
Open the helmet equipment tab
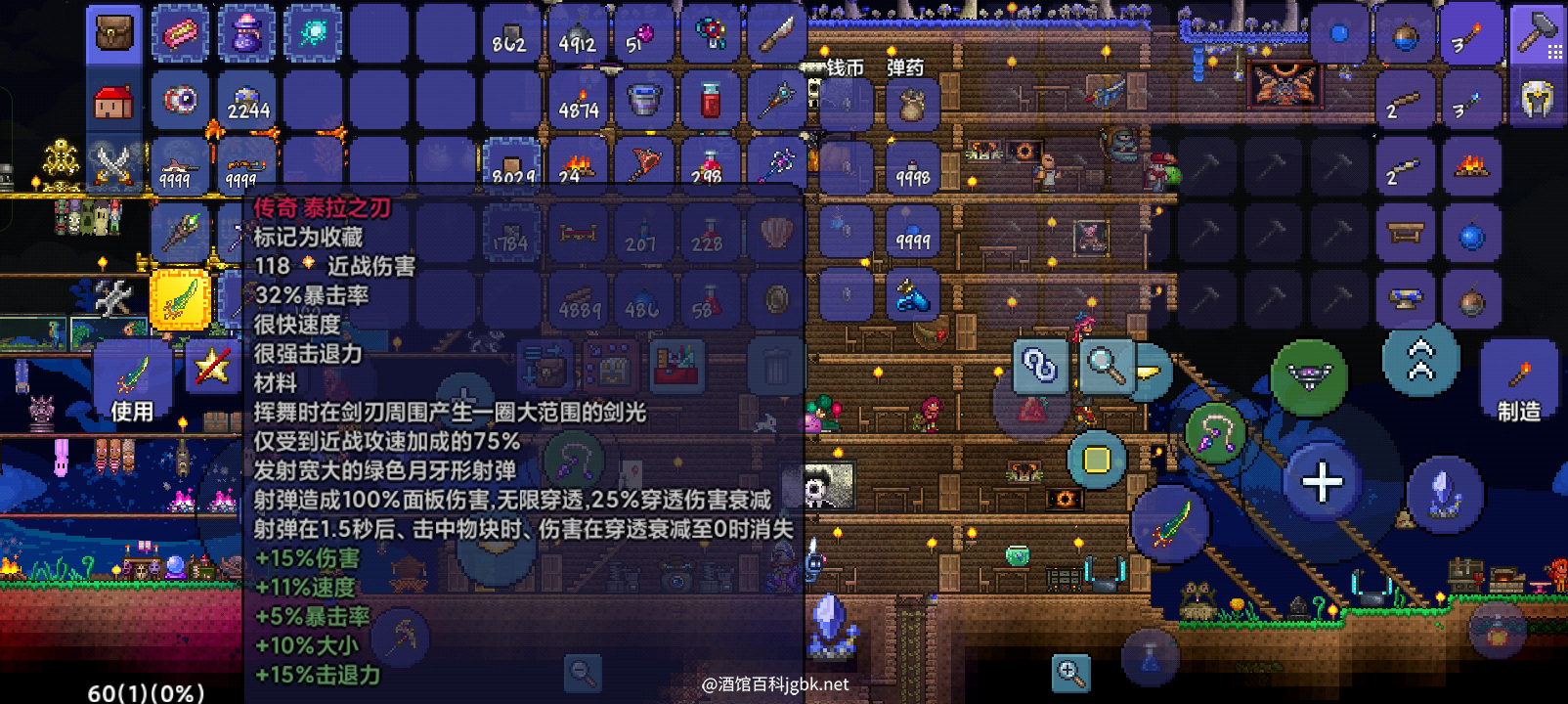tap(1536, 99)
